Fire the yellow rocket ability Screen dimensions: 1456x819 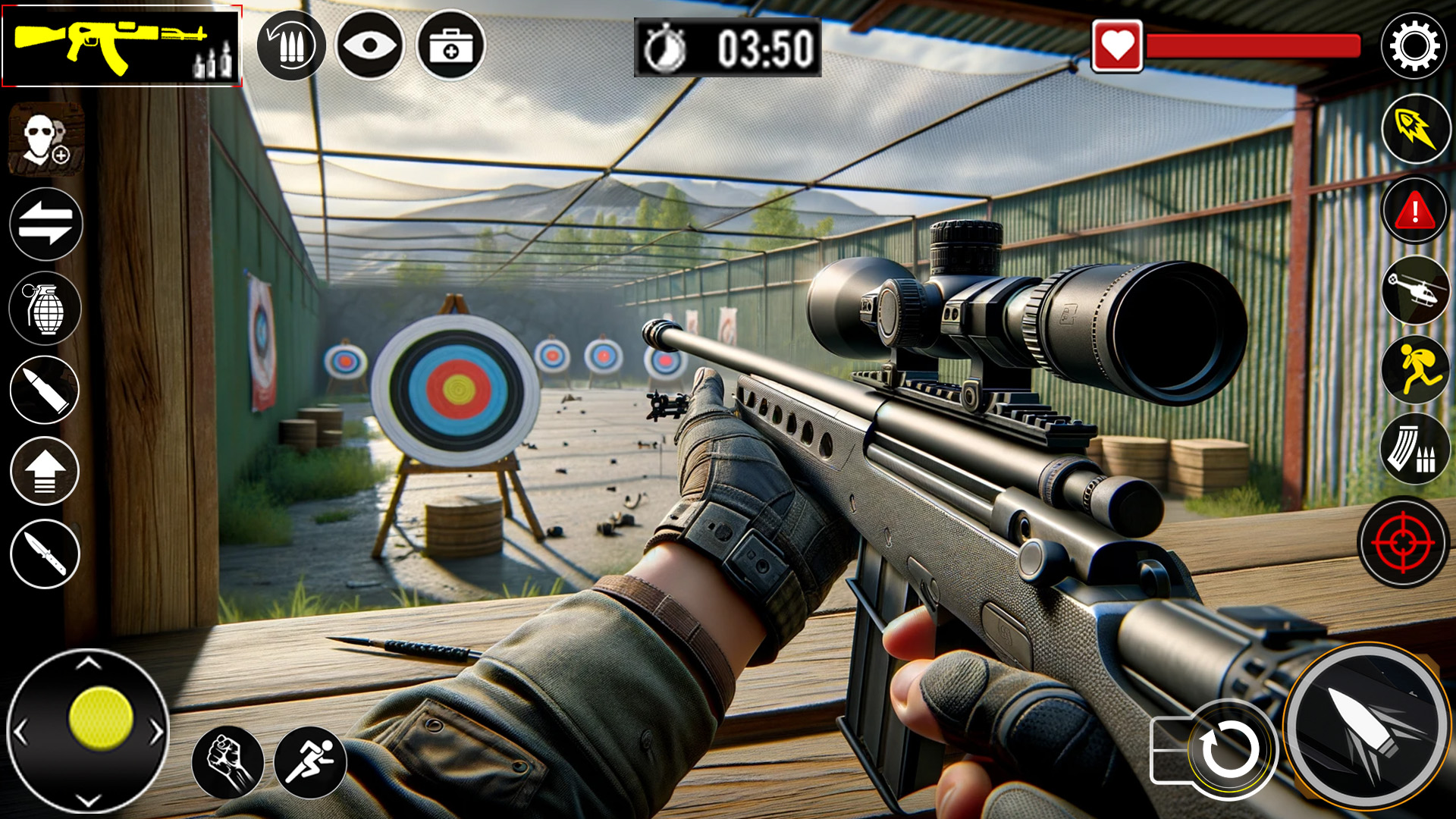point(1416,129)
